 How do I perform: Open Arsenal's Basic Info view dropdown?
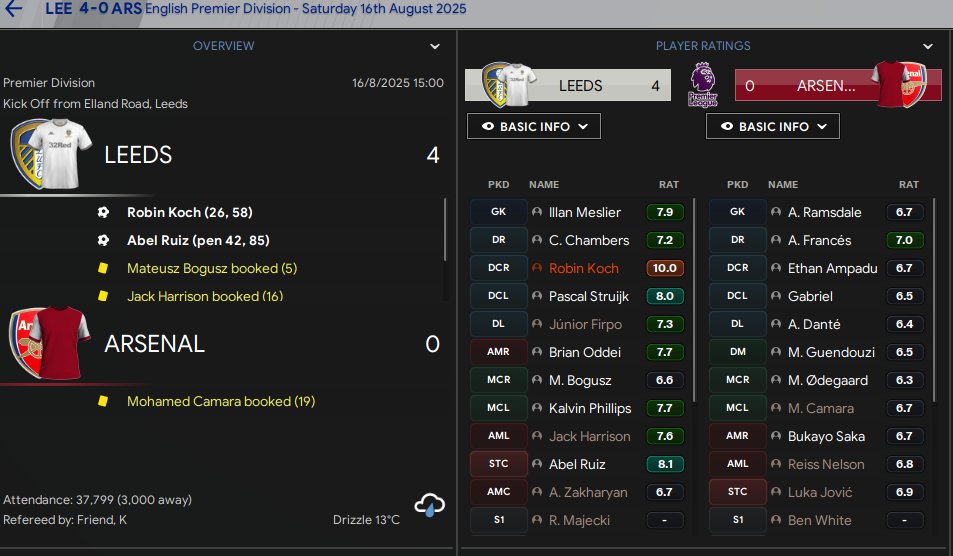773,127
